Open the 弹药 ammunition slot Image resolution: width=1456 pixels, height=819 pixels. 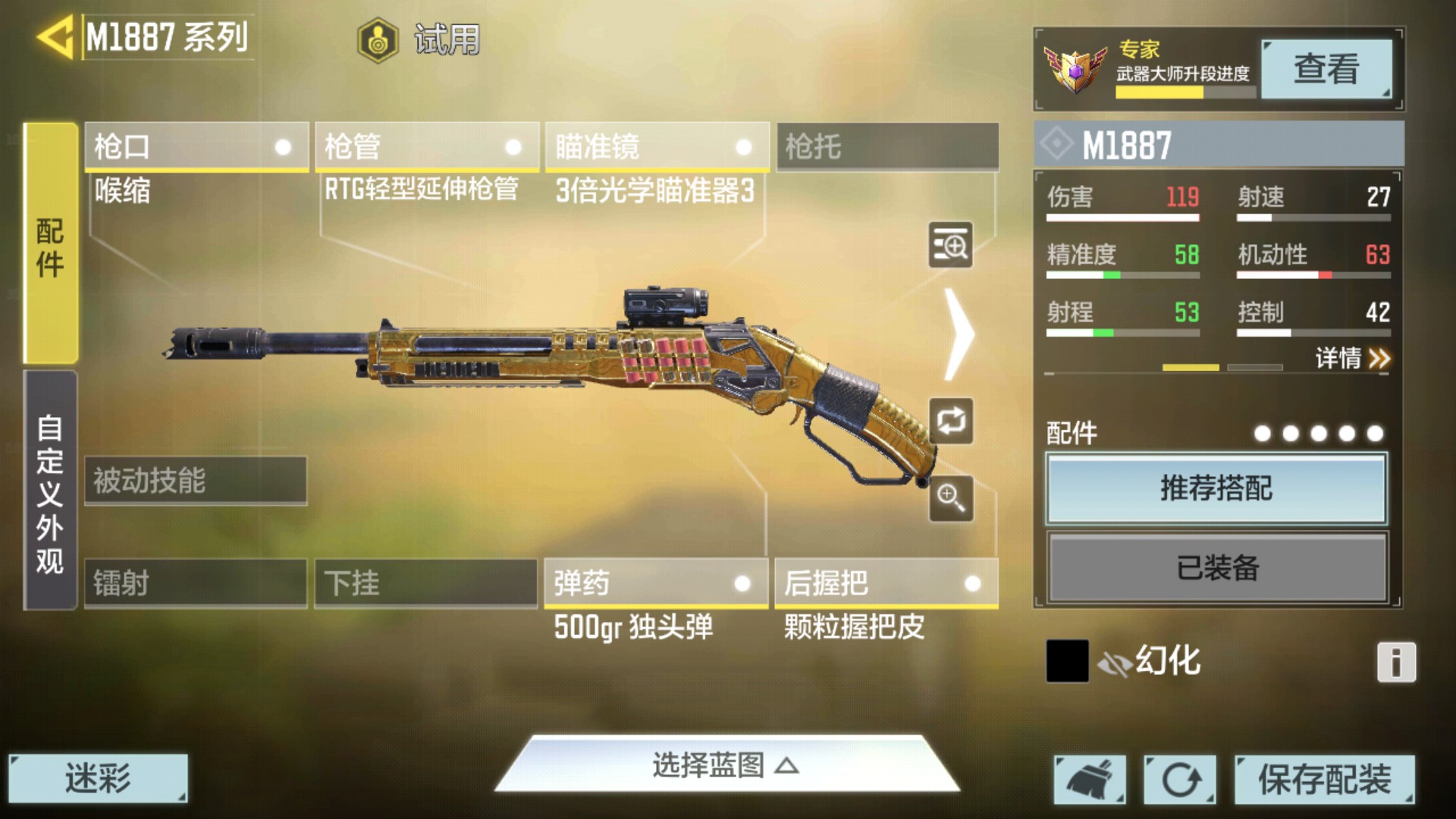click(x=656, y=583)
